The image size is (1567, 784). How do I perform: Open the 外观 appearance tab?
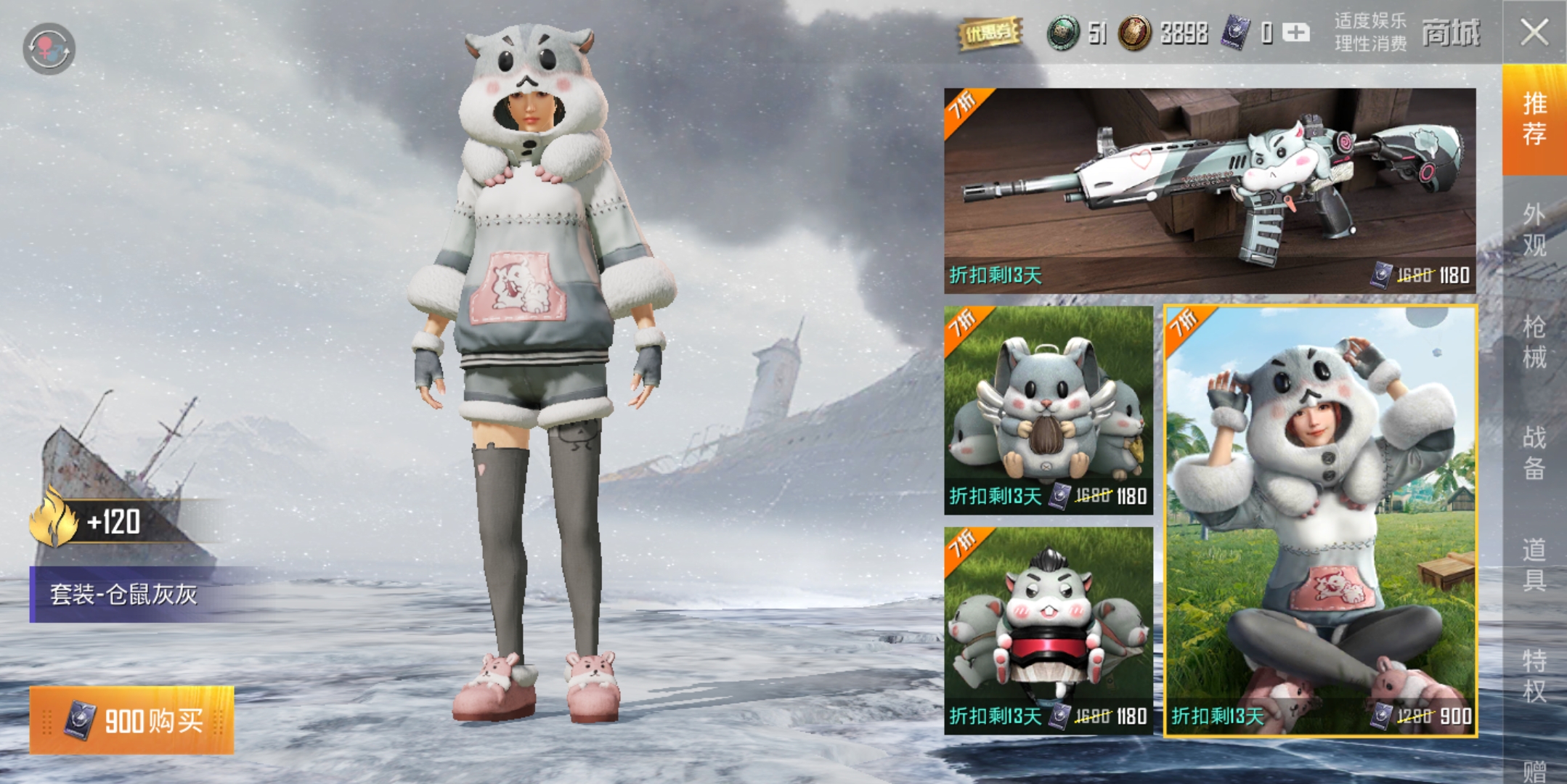point(1534,229)
